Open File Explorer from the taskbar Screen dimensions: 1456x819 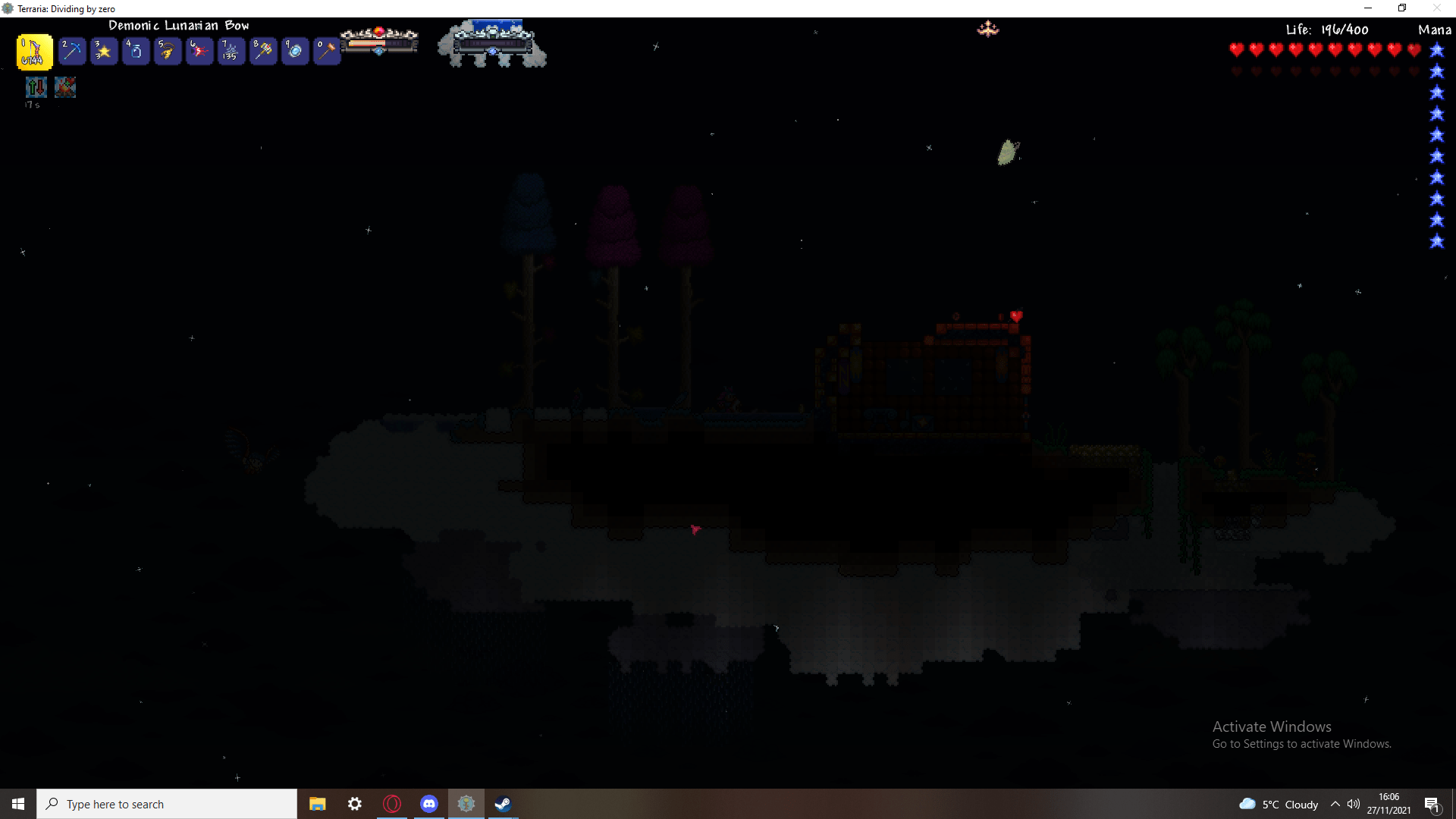coord(317,804)
